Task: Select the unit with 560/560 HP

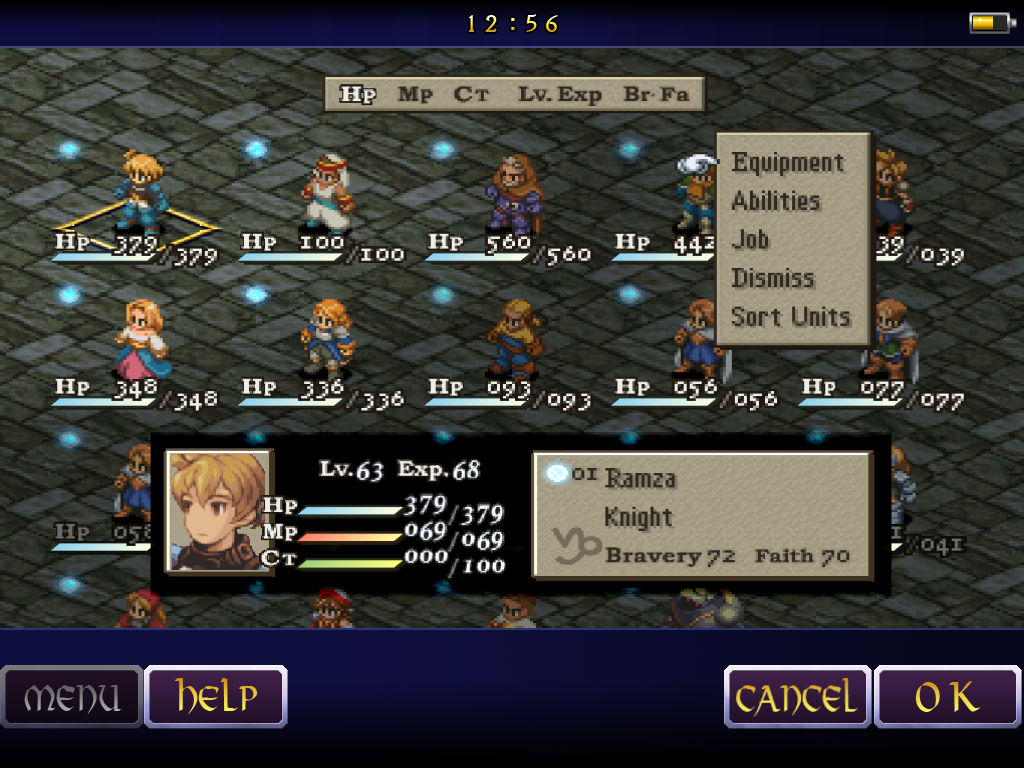Action: click(514, 194)
